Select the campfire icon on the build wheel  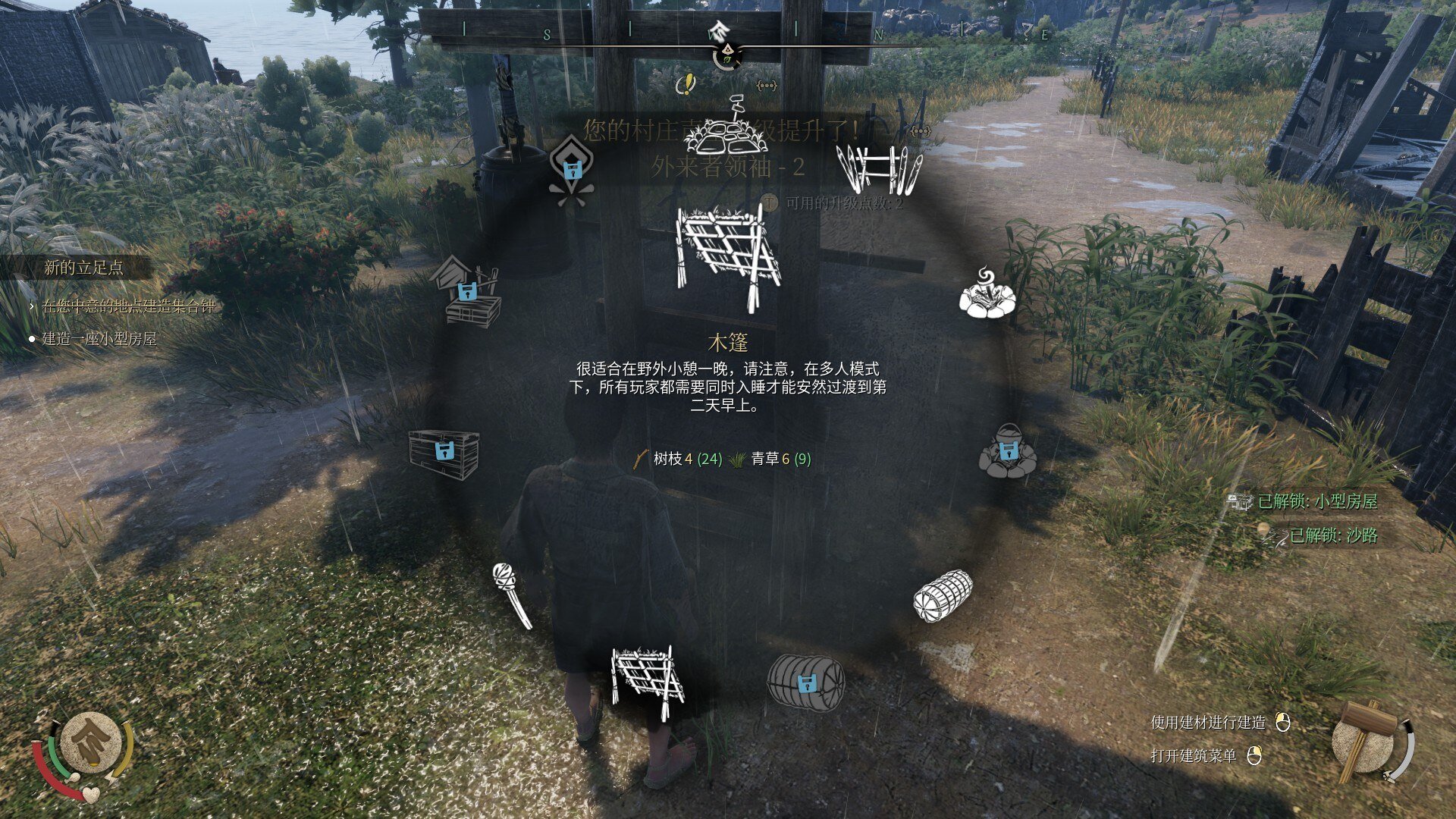[986, 296]
